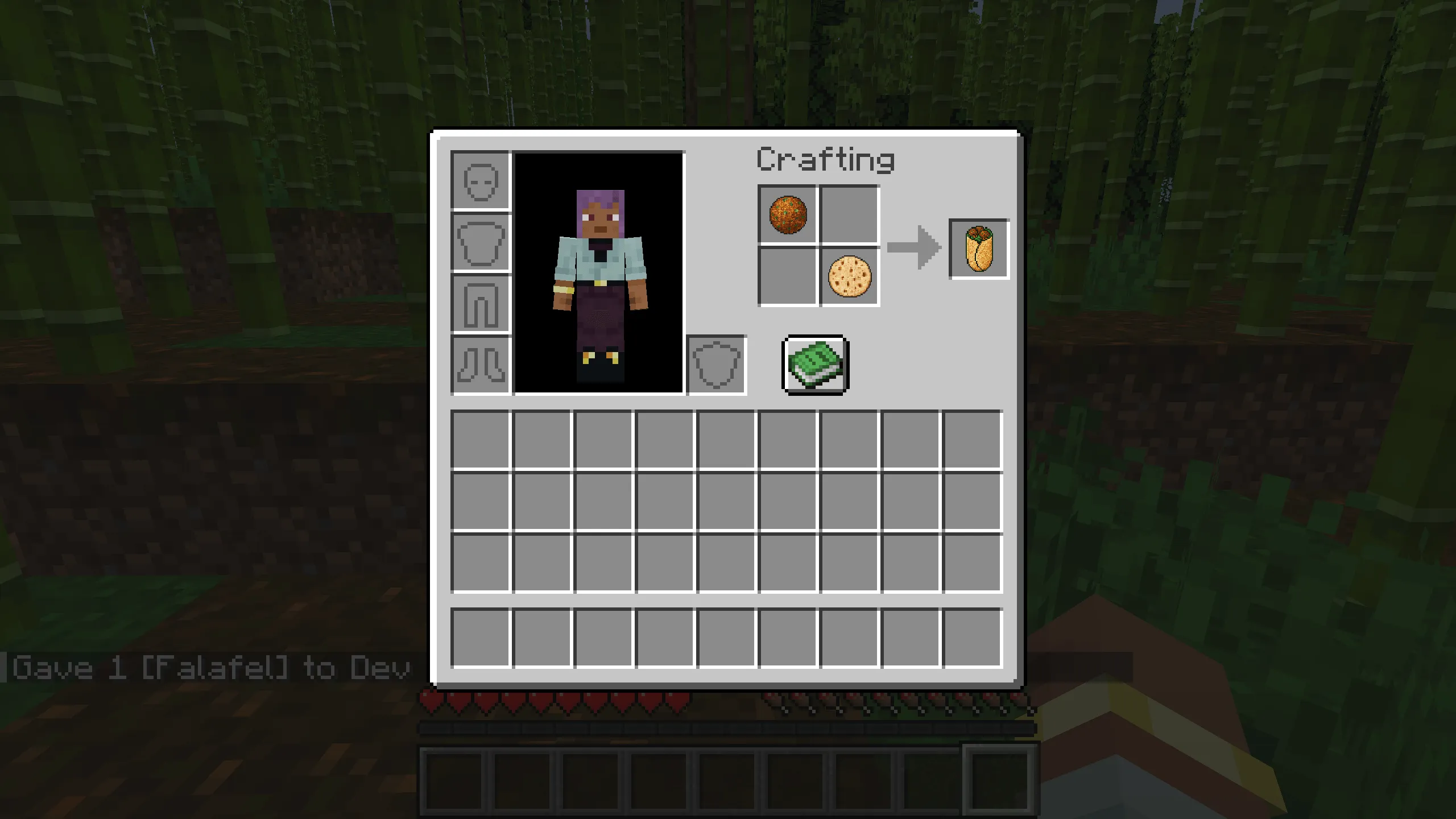
Task: Click the chat message about Falafel
Action: tap(205, 668)
